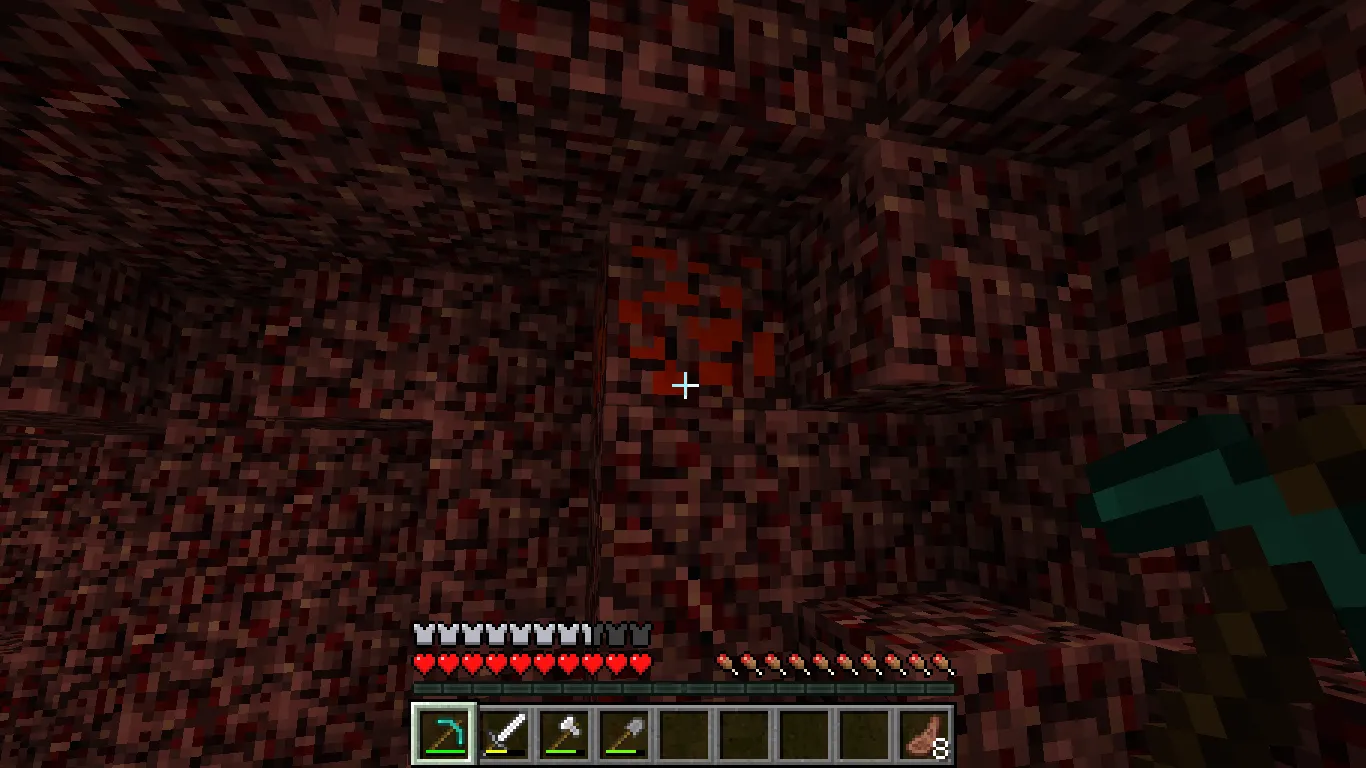The width and height of the screenshot is (1366, 768).
Task: Click the empty fifth hotbar slot
Action: 683,732
